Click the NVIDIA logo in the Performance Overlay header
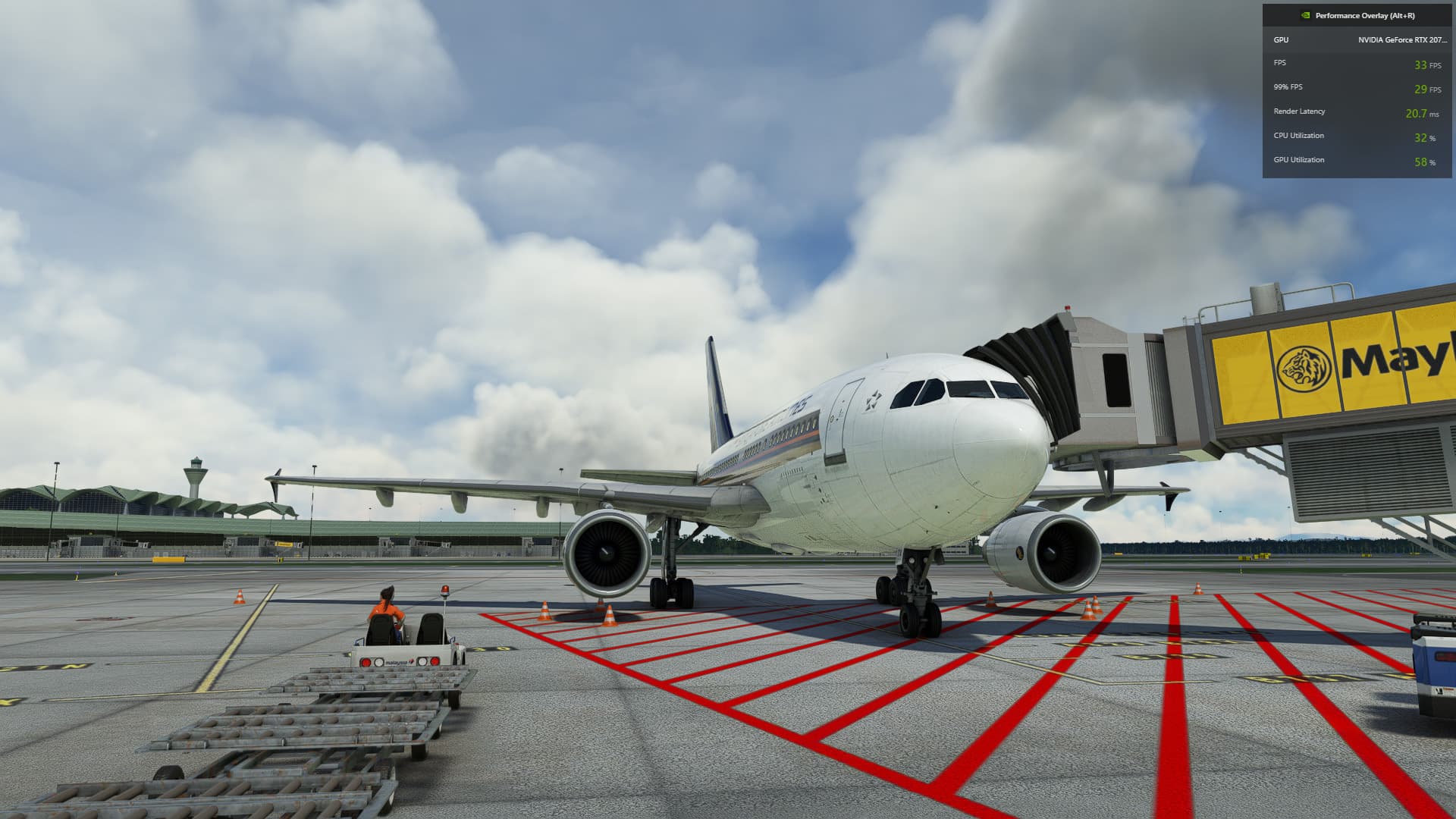 1304,14
